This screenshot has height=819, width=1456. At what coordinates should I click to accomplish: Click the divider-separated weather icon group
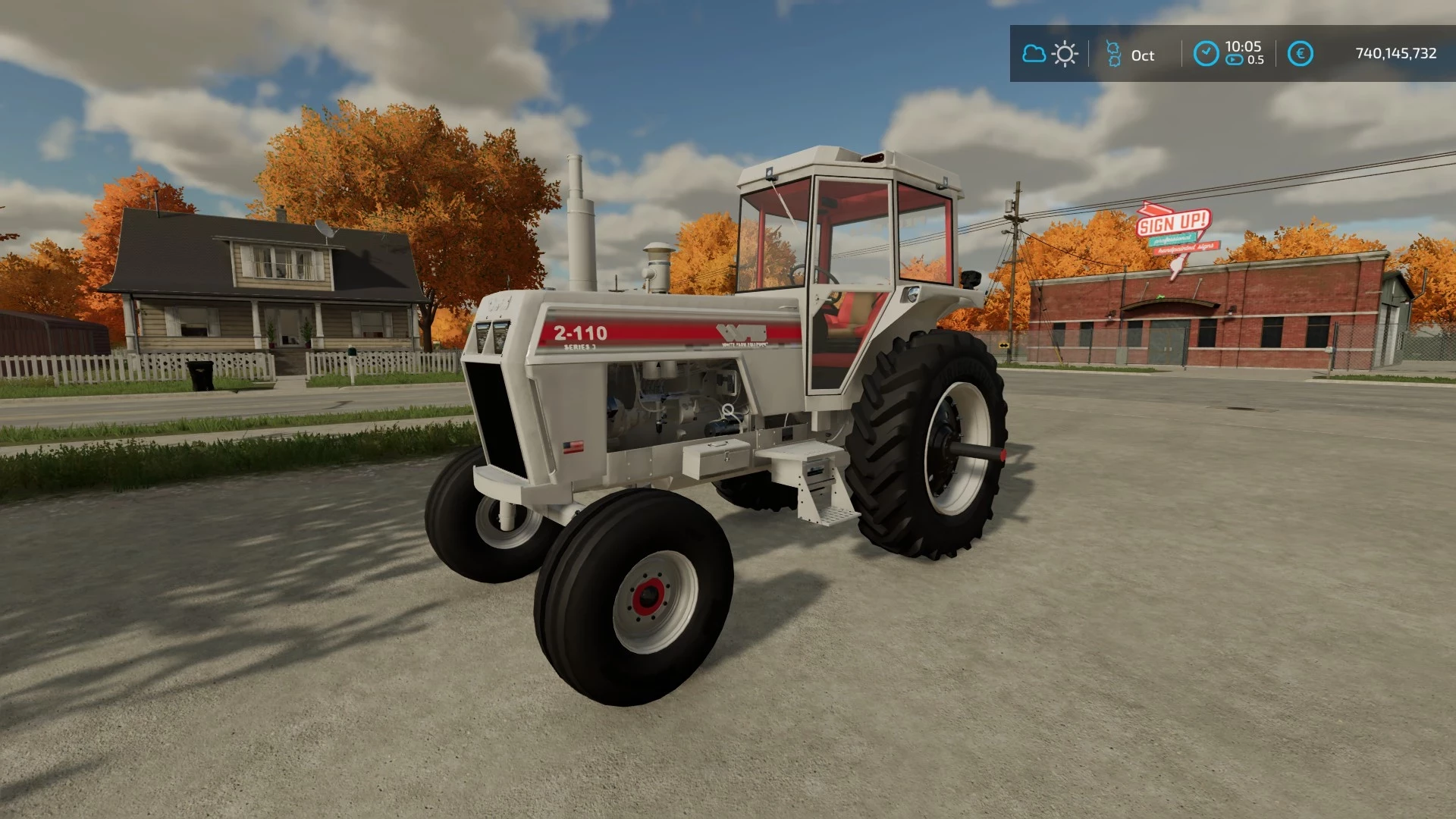pyautogui.click(x=1048, y=55)
